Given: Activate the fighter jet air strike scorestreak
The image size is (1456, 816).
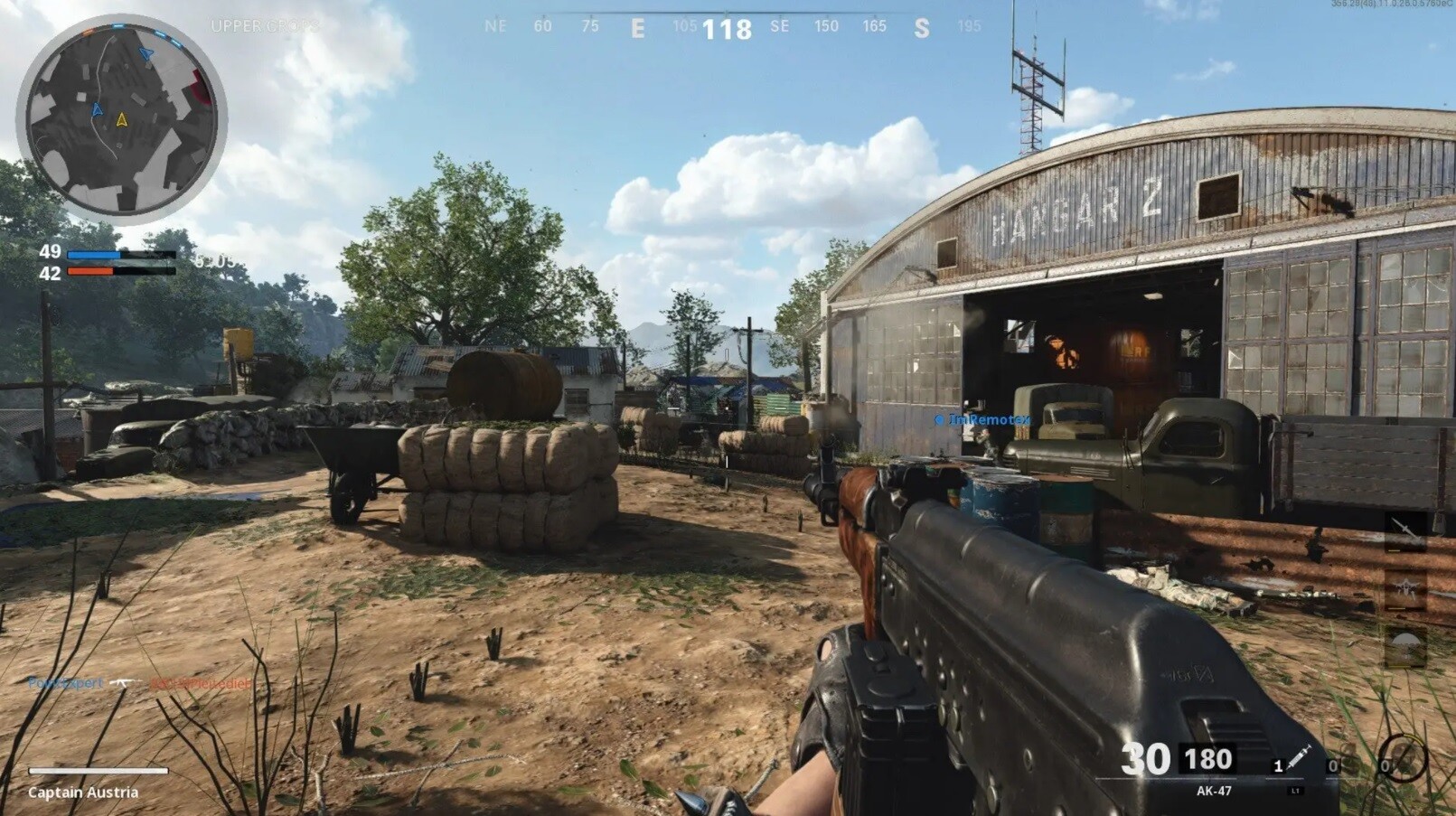Looking at the screenshot, I should 1405,589.
